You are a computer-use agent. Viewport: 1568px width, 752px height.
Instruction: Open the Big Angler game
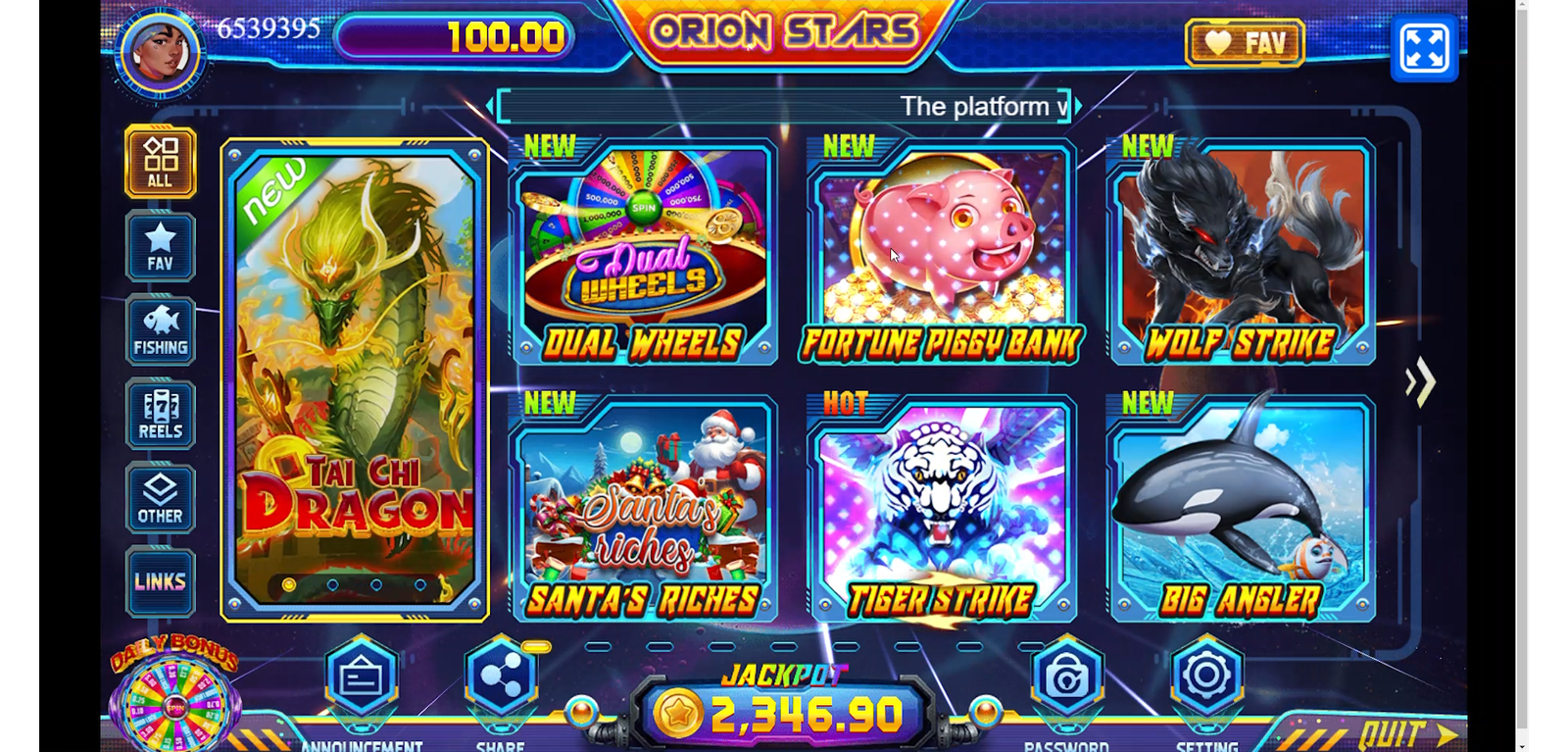tap(1241, 510)
